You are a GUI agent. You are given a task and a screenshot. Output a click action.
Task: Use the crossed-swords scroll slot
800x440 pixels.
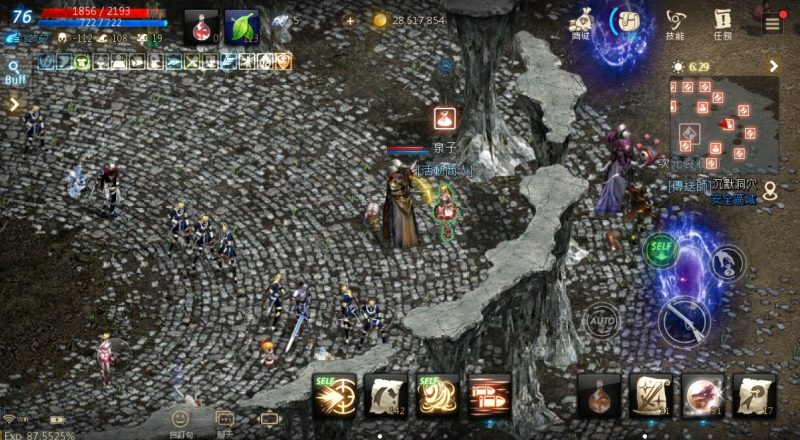651,396
